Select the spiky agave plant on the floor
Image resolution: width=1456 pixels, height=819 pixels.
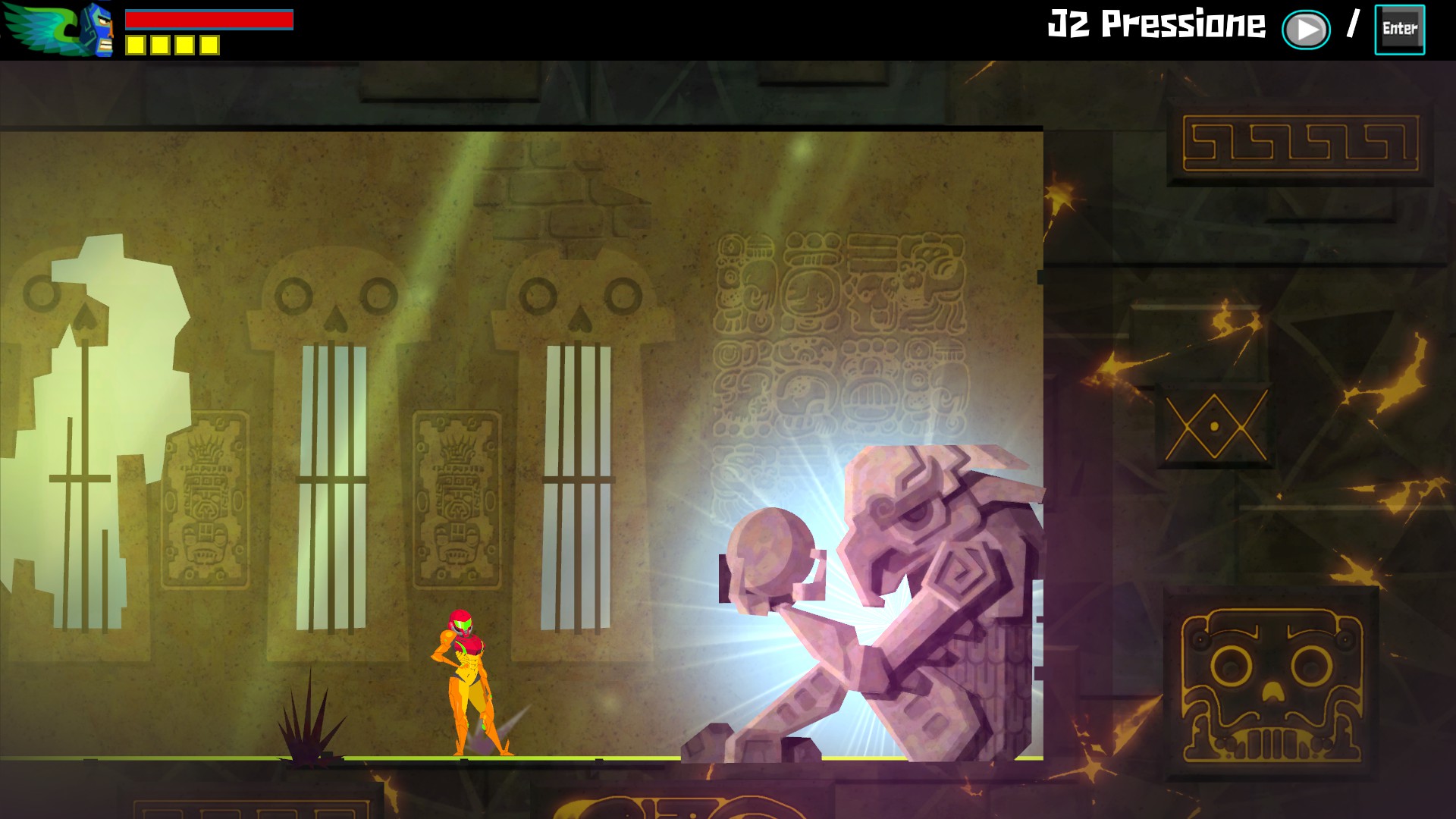(x=311, y=728)
